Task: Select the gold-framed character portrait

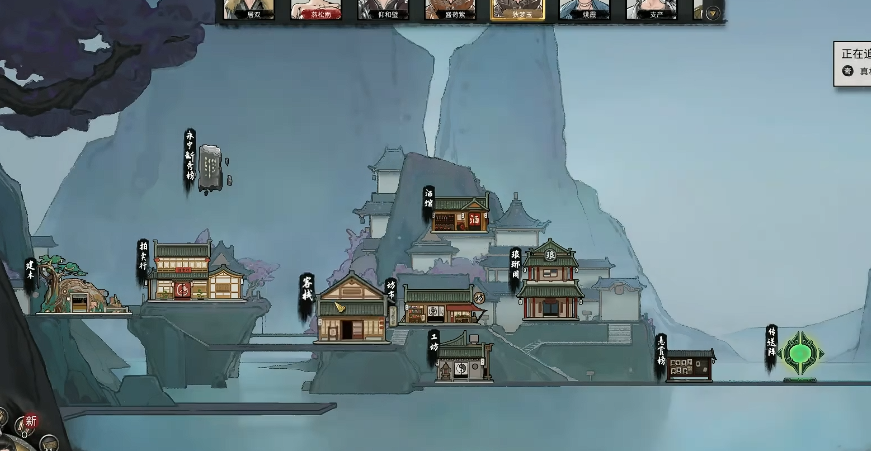Action: click(517, 10)
